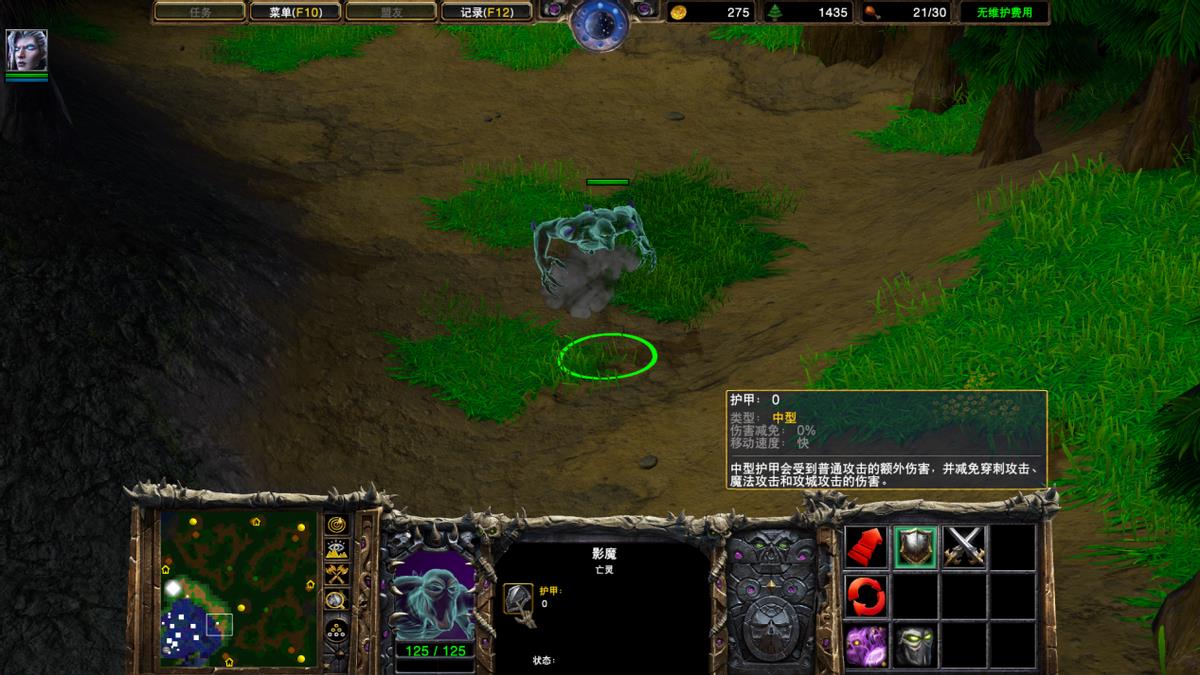This screenshot has width=1200, height=675.
Task: Click the 任务 quests button
Action: tap(200, 12)
